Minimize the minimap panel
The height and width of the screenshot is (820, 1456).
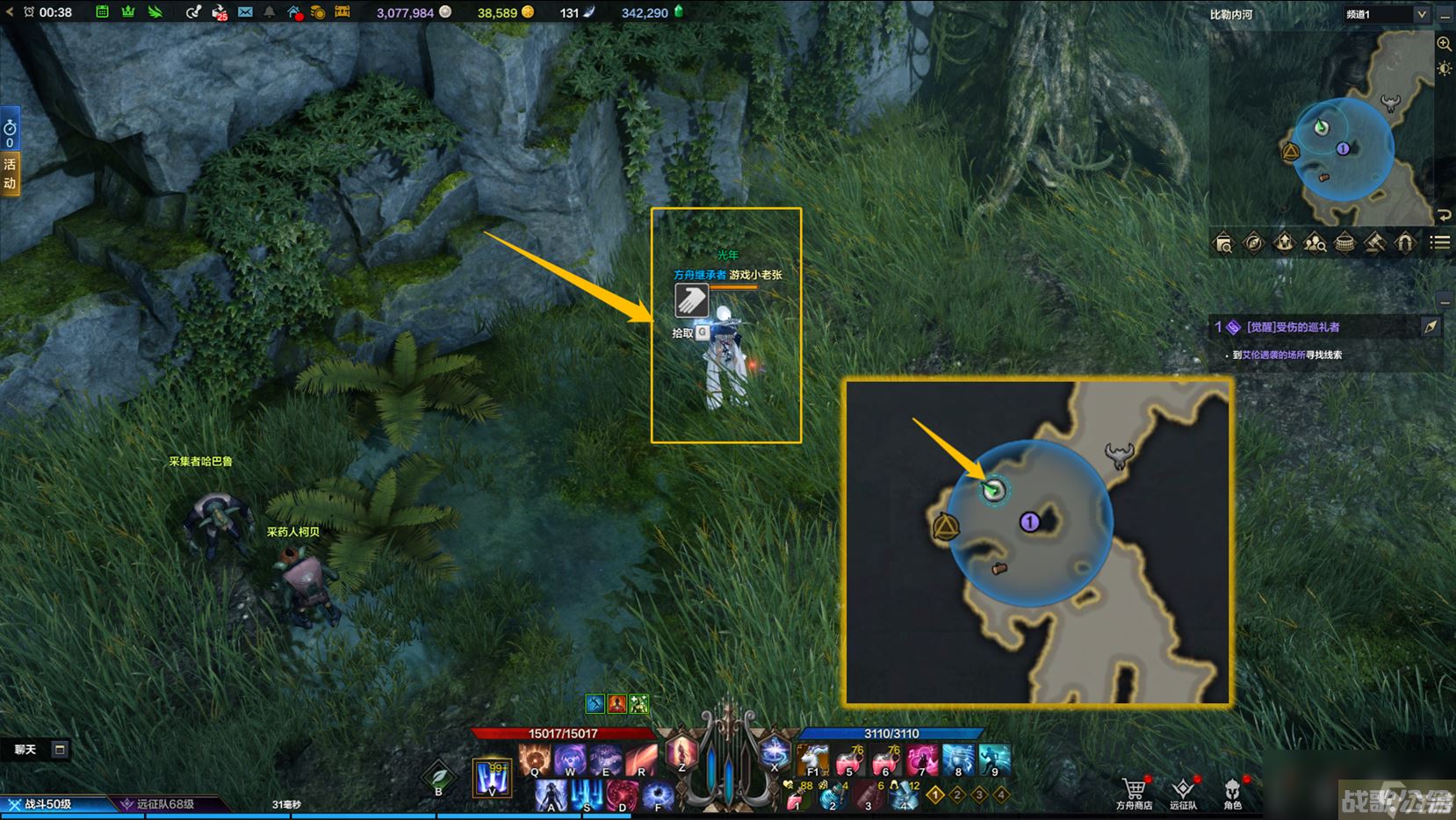1445,15
